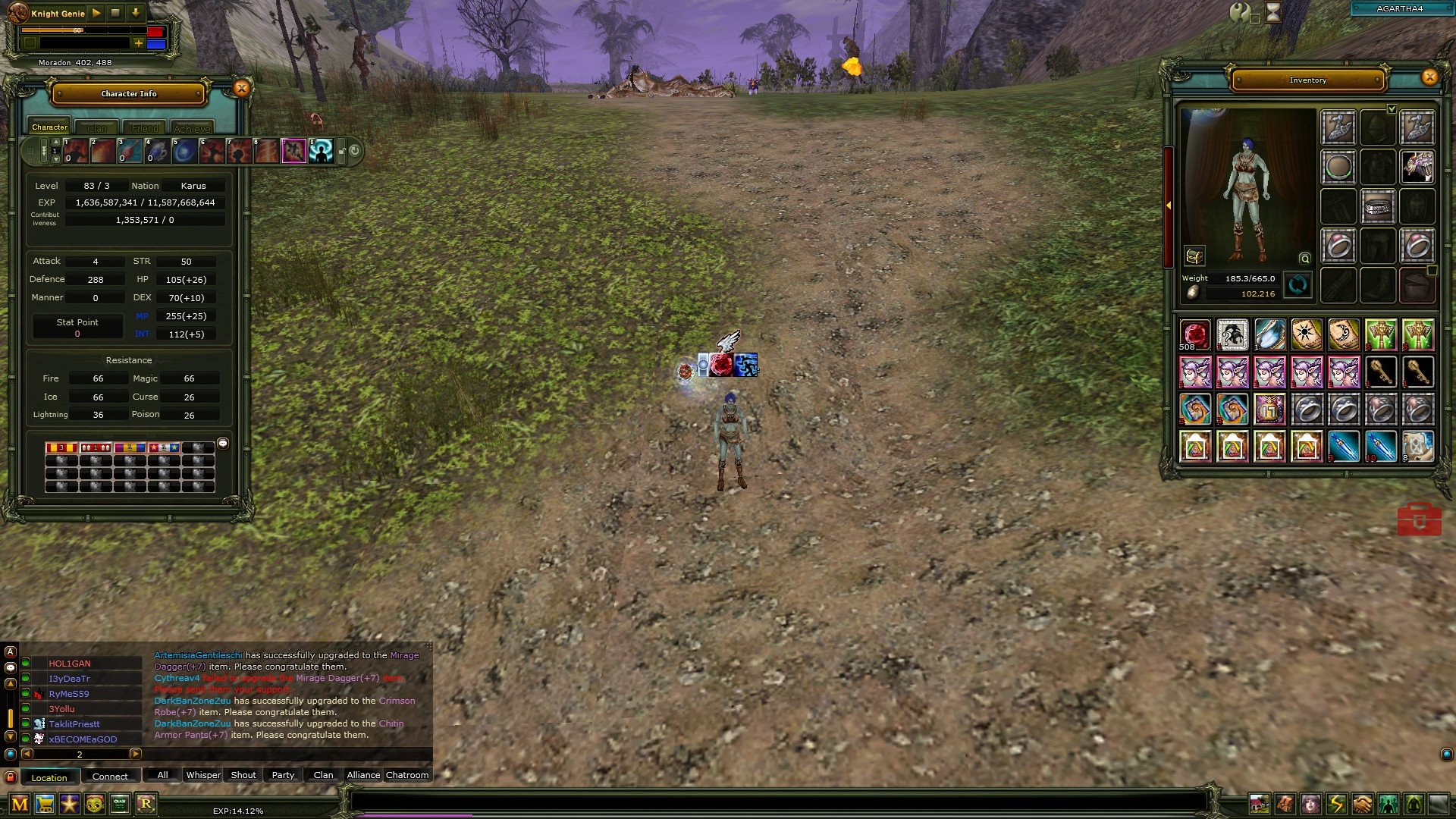Switch to the Clan tab in Character Info
The width and height of the screenshot is (1456, 819).
(x=97, y=127)
